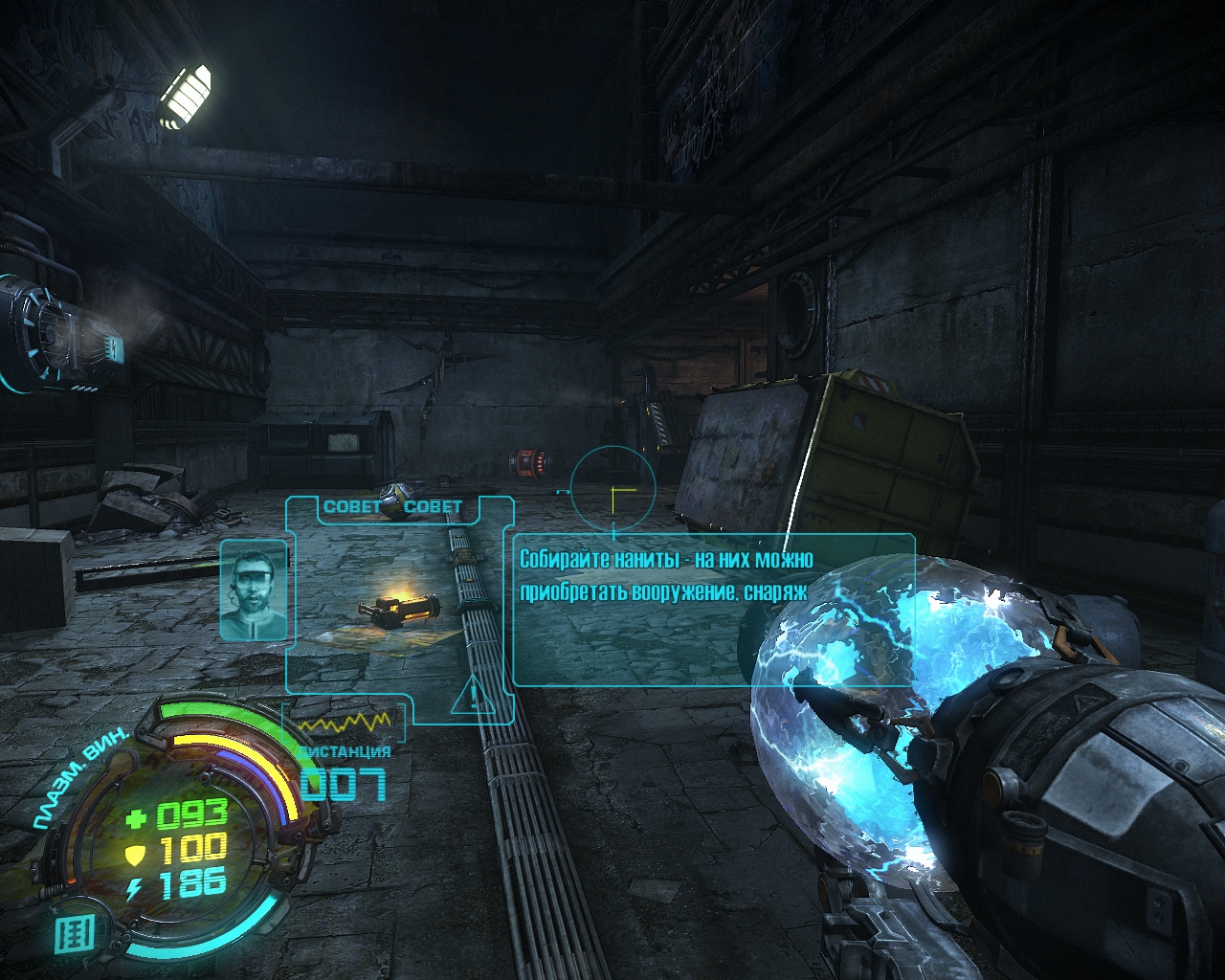Screen dimensions: 1225x980
Task: Click the advisor portrait in the tip panel
Action: click(x=254, y=590)
